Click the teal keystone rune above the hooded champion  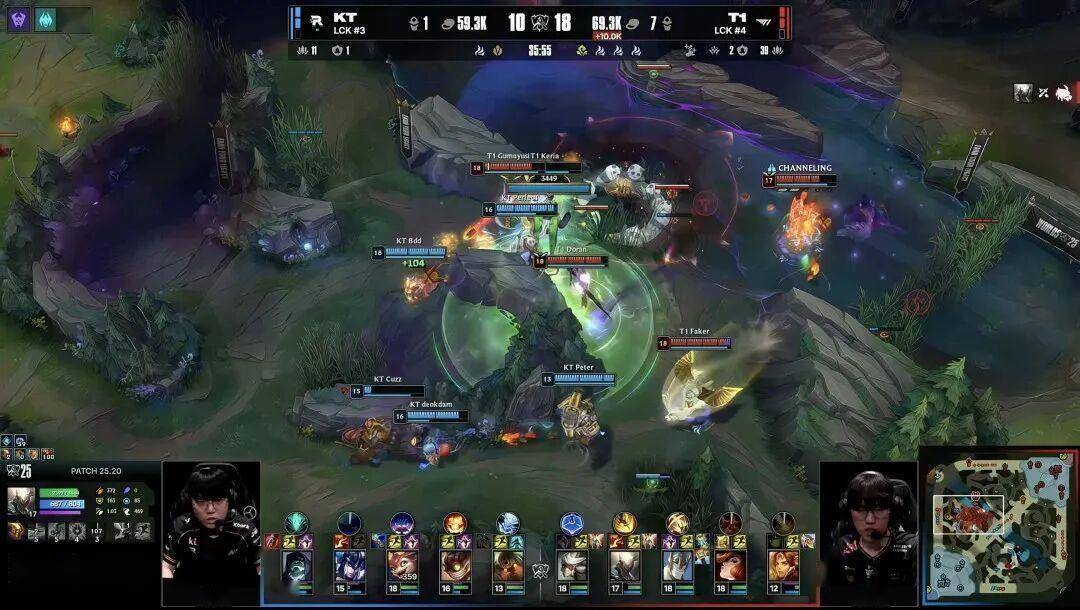pos(297,522)
